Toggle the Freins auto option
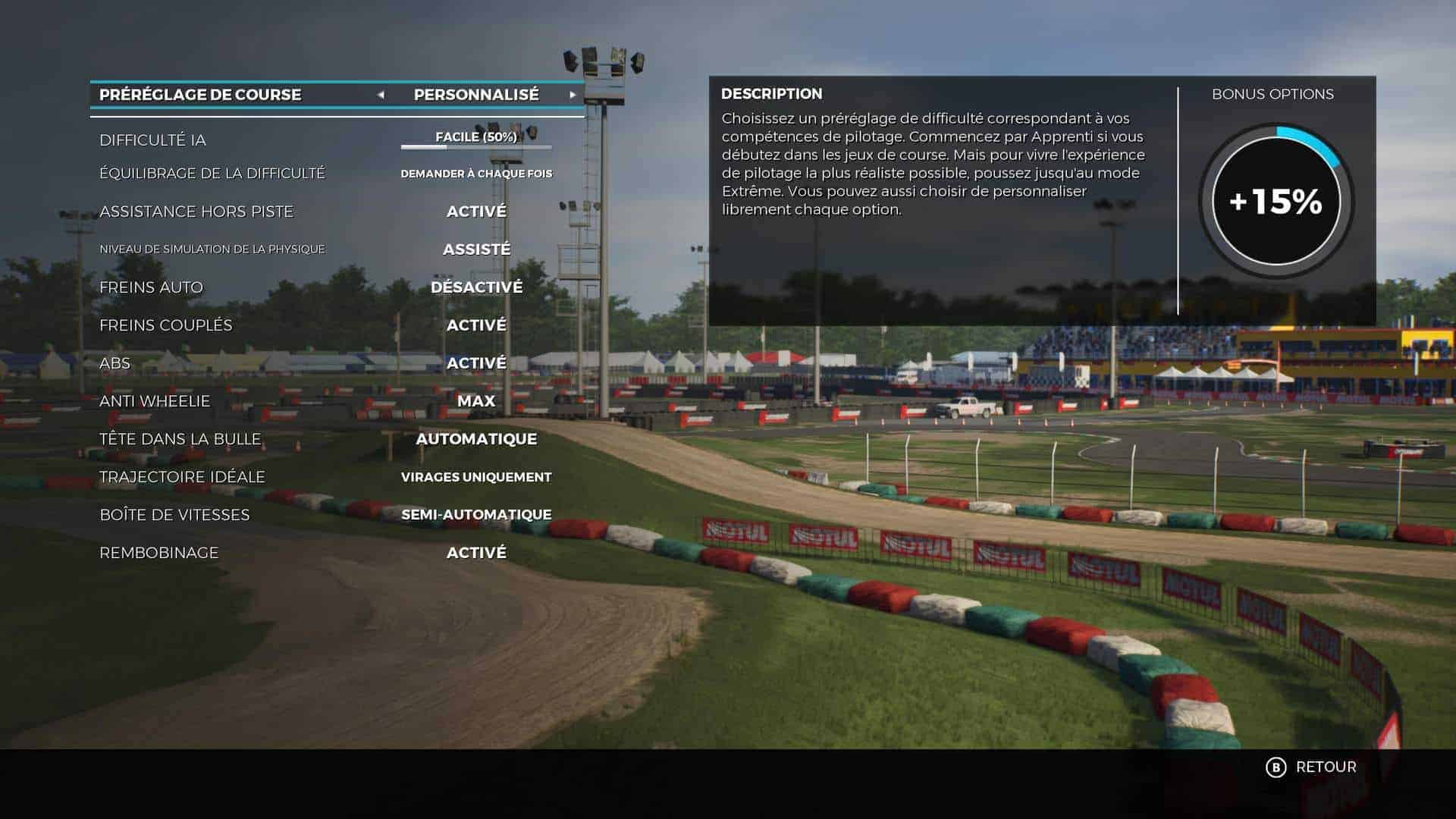 click(476, 287)
